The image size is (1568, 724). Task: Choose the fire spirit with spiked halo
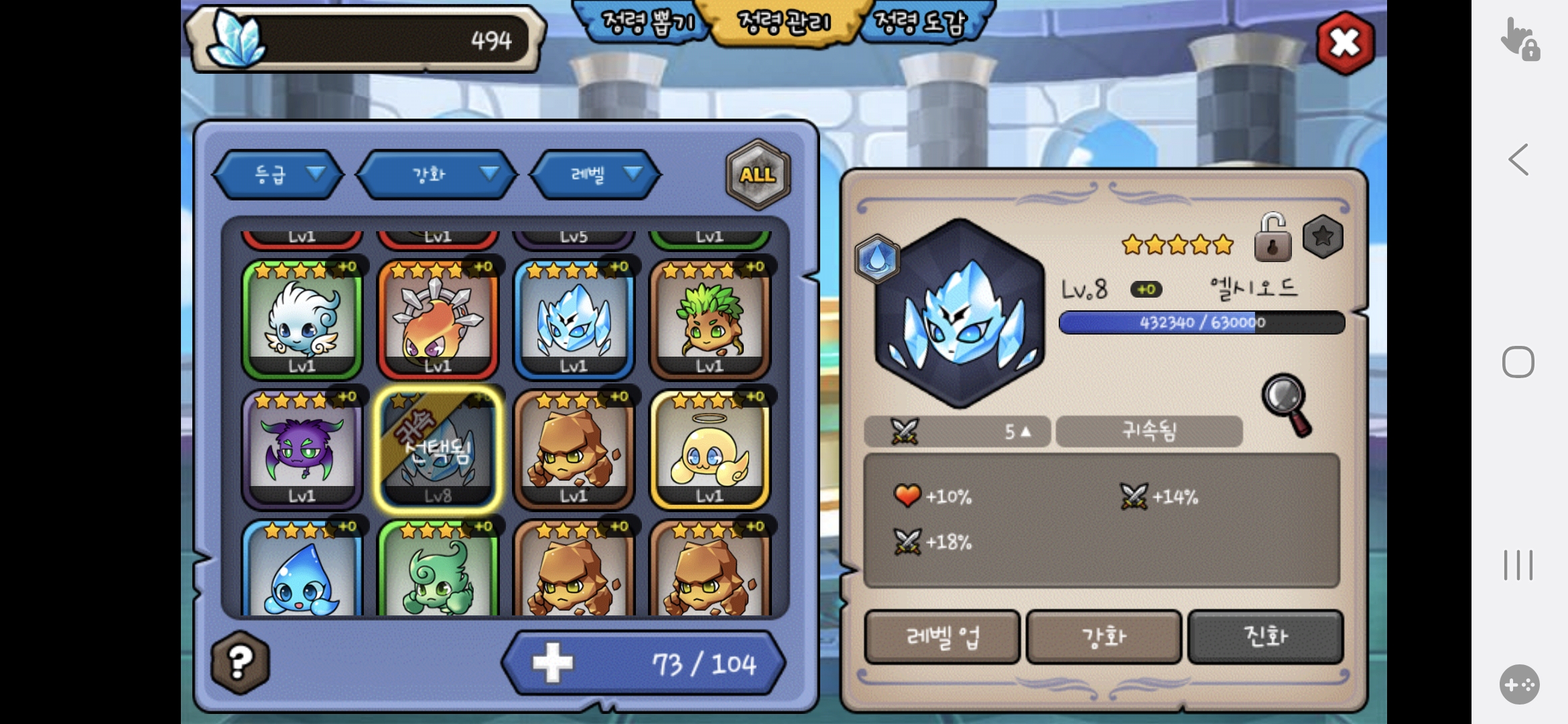coord(438,320)
